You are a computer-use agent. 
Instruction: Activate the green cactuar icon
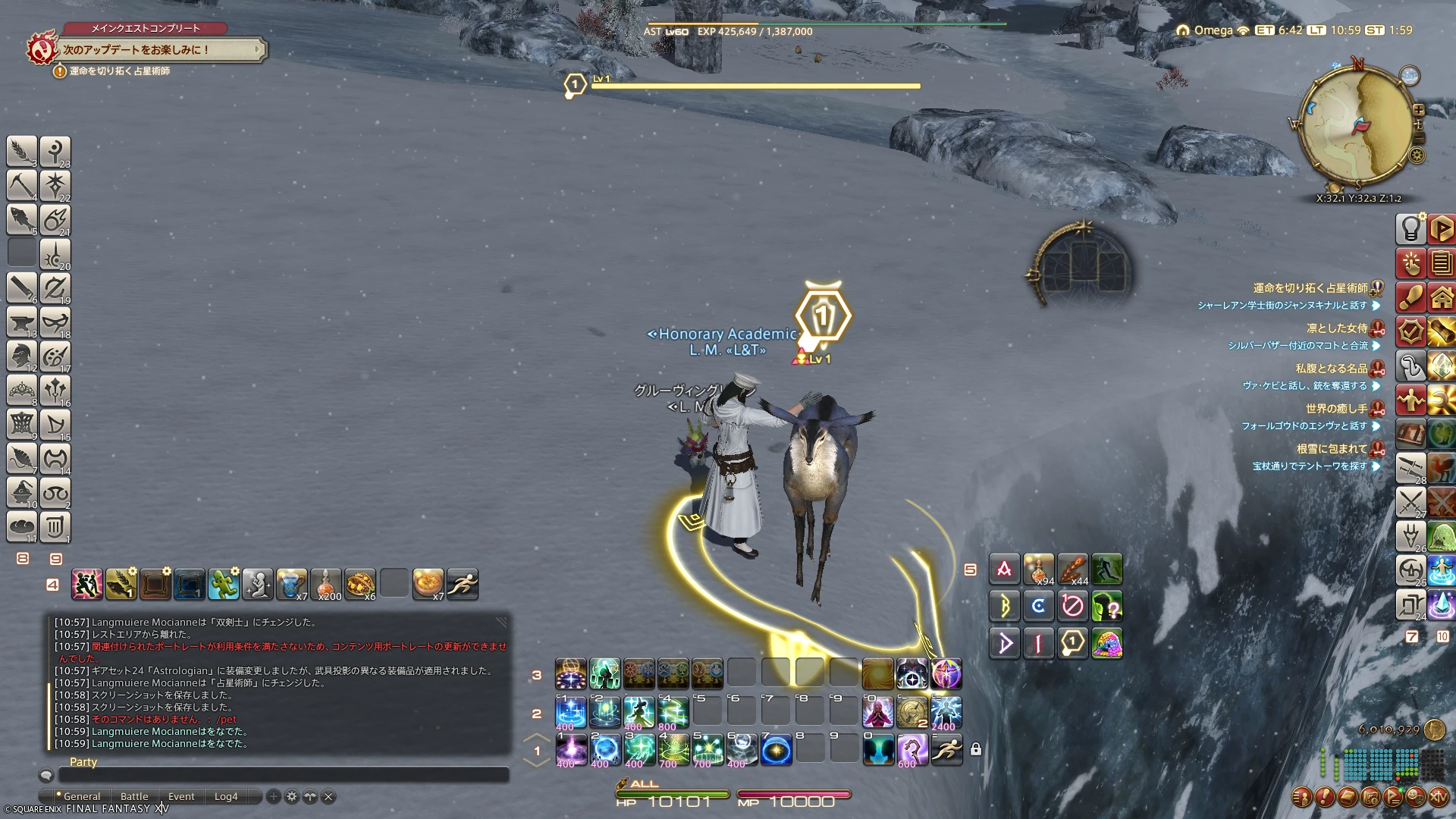(224, 584)
